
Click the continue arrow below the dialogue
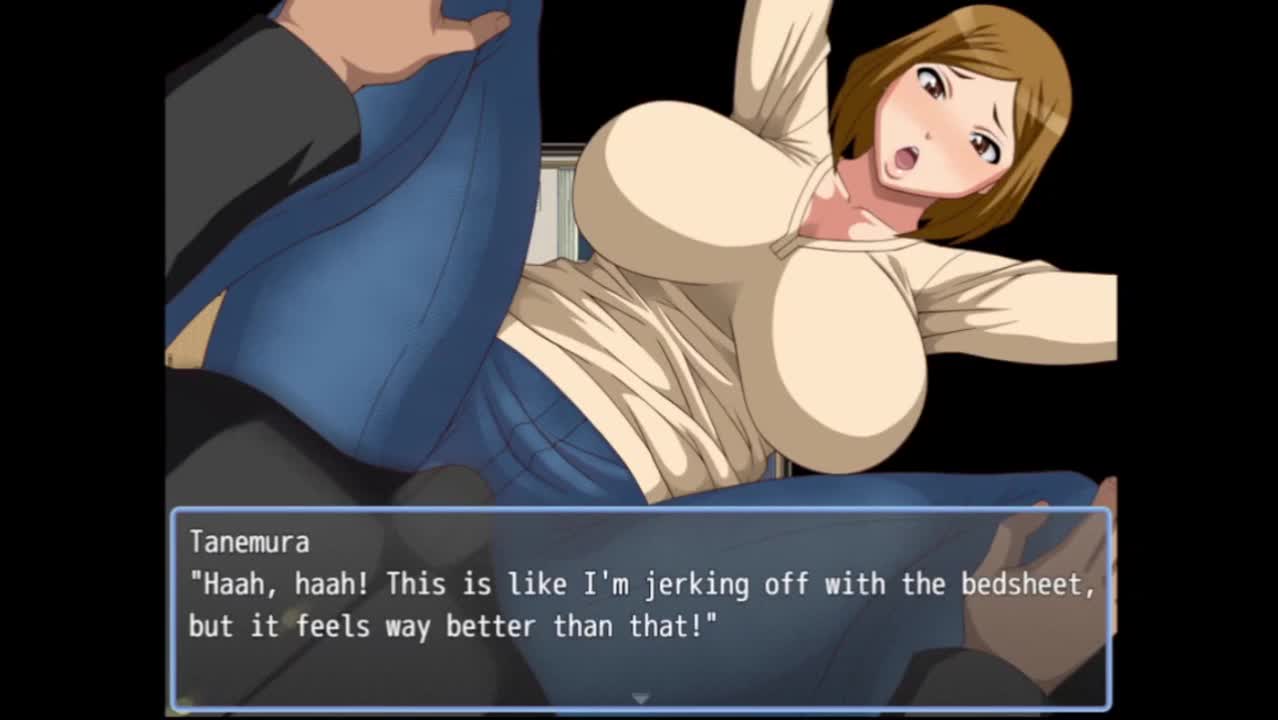[x=640, y=698]
